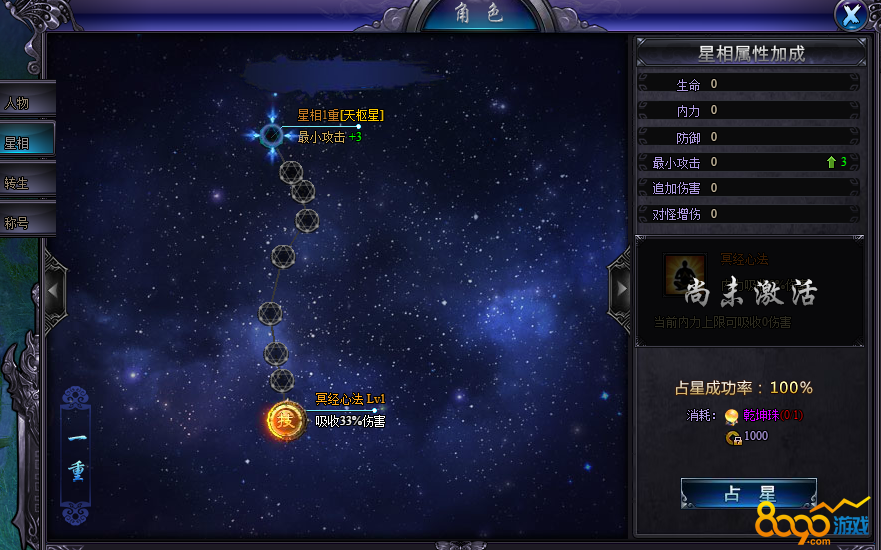Viewport: 881px width, 550px height.
Task: Advance to the next star chart page
Action: coord(620,288)
